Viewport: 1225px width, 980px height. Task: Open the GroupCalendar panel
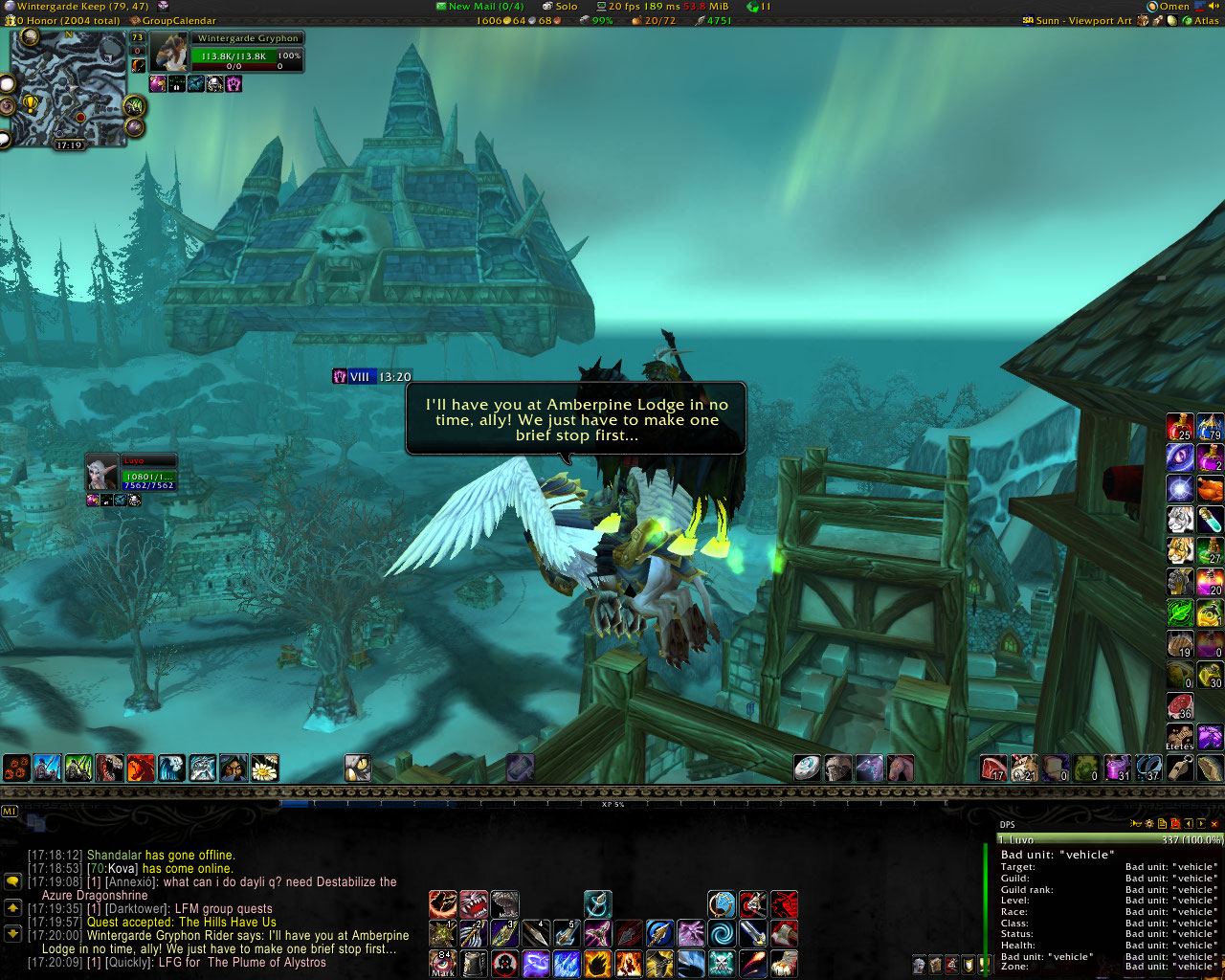(179, 20)
